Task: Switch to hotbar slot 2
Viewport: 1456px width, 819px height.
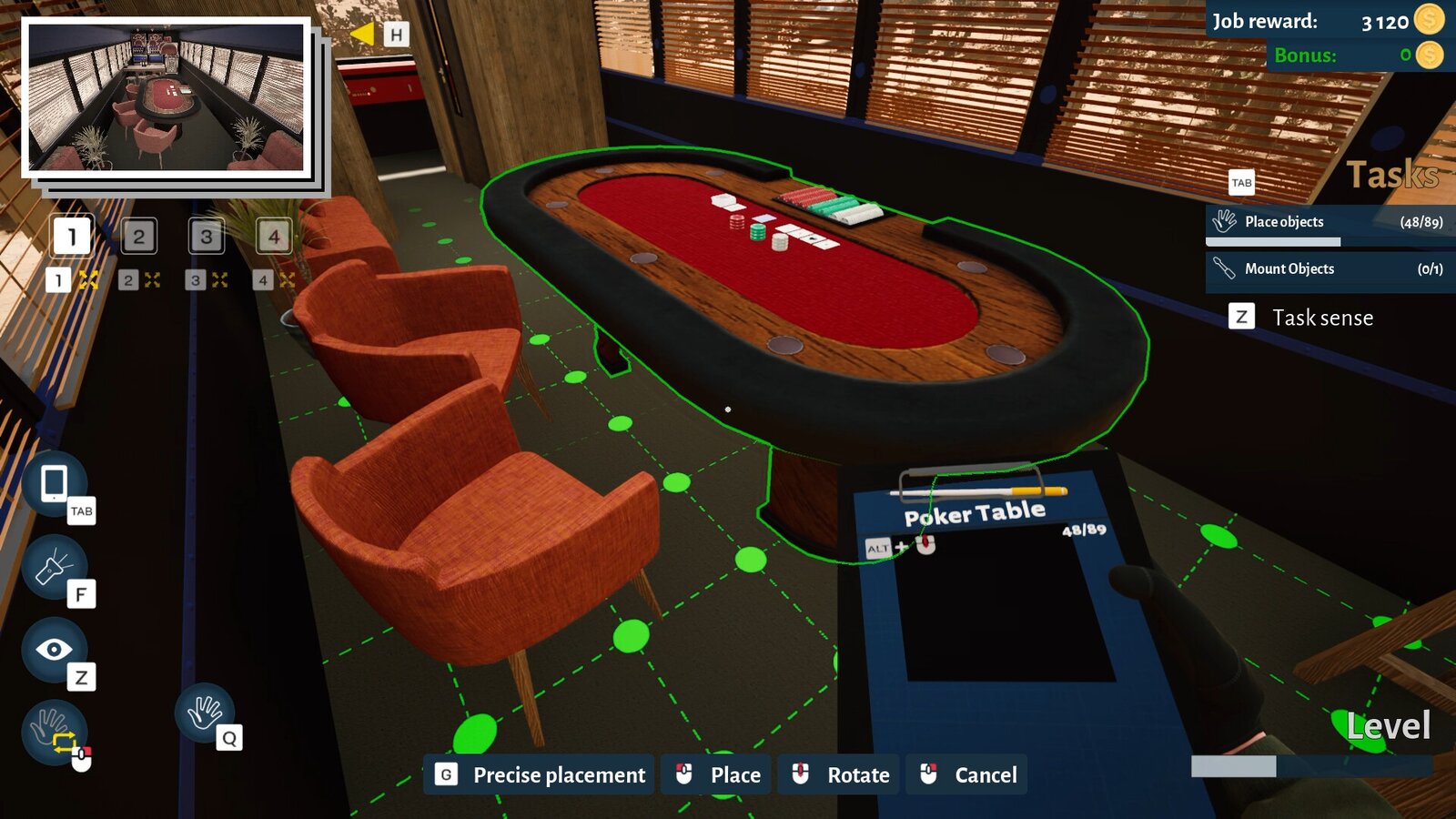Action: [x=138, y=238]
